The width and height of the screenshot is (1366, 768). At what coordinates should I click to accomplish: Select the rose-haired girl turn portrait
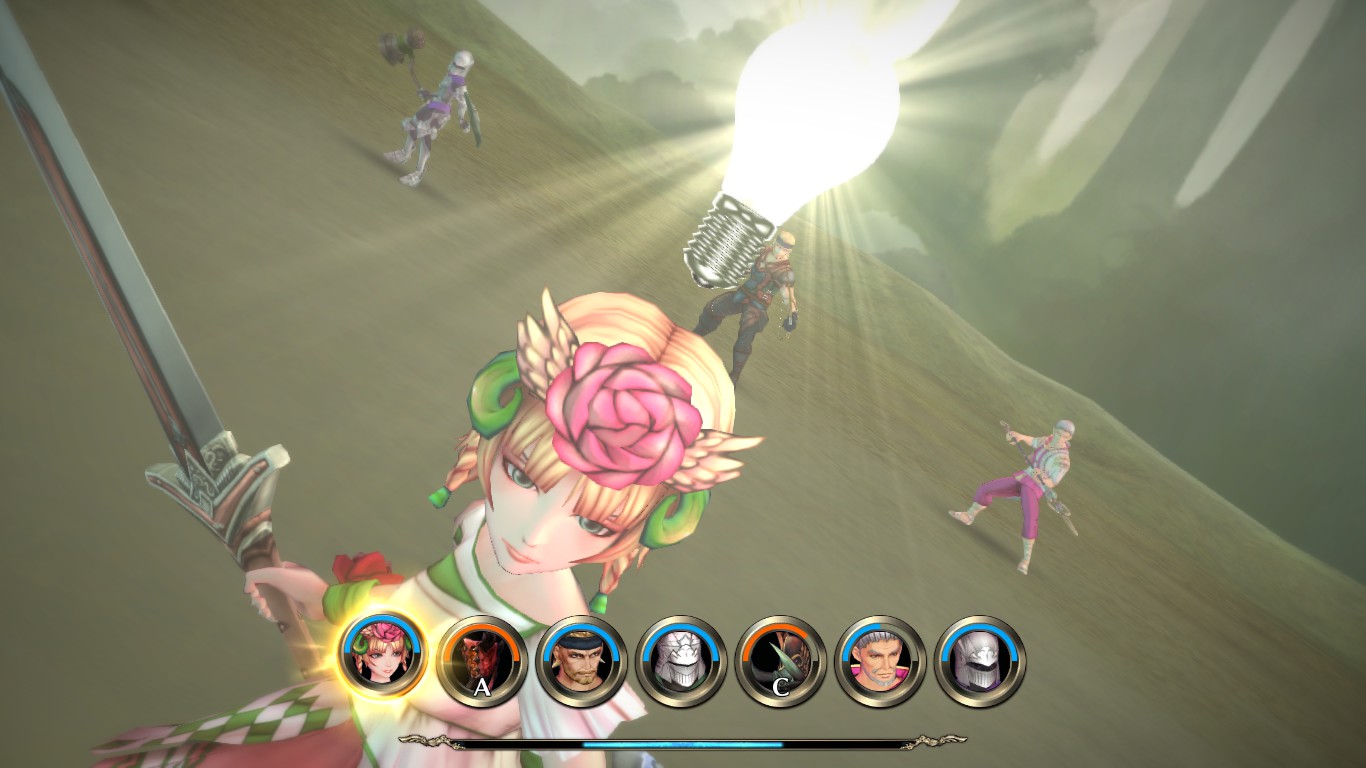pyautogui.click(x=381, y=656)
